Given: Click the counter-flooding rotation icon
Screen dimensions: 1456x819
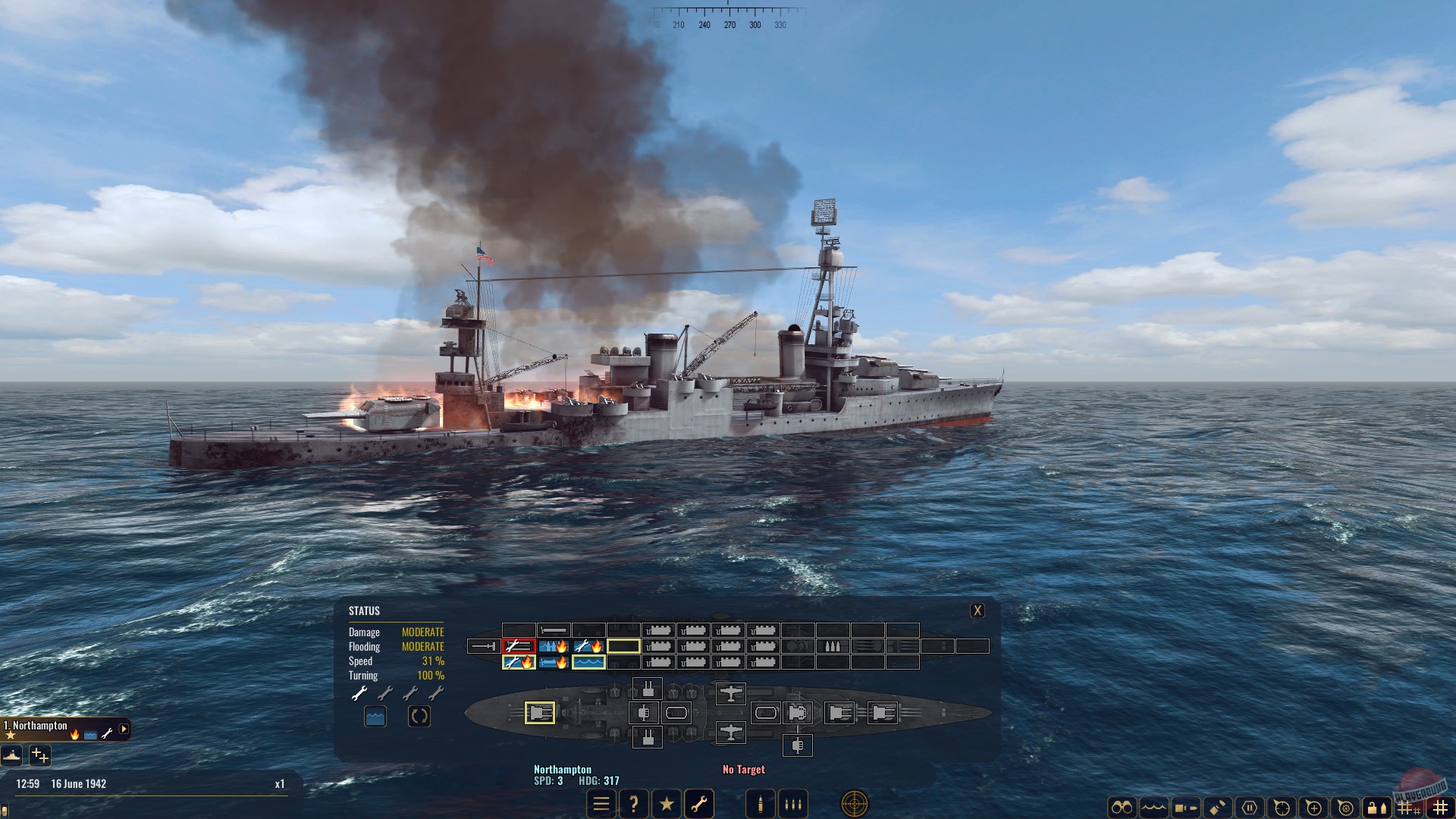Looking at the screenshot, I should coord(419,715).
